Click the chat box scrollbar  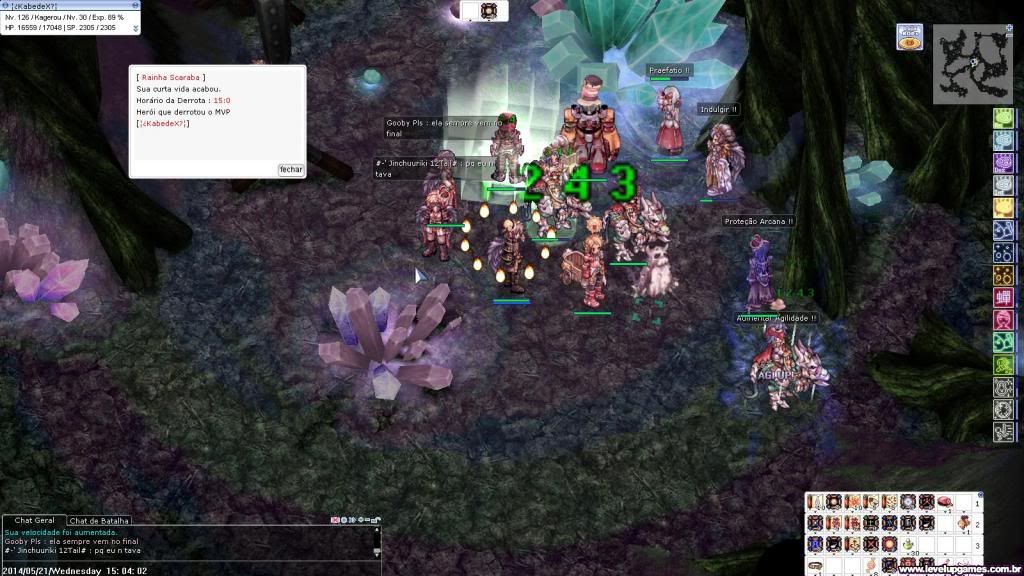(377, 541)
